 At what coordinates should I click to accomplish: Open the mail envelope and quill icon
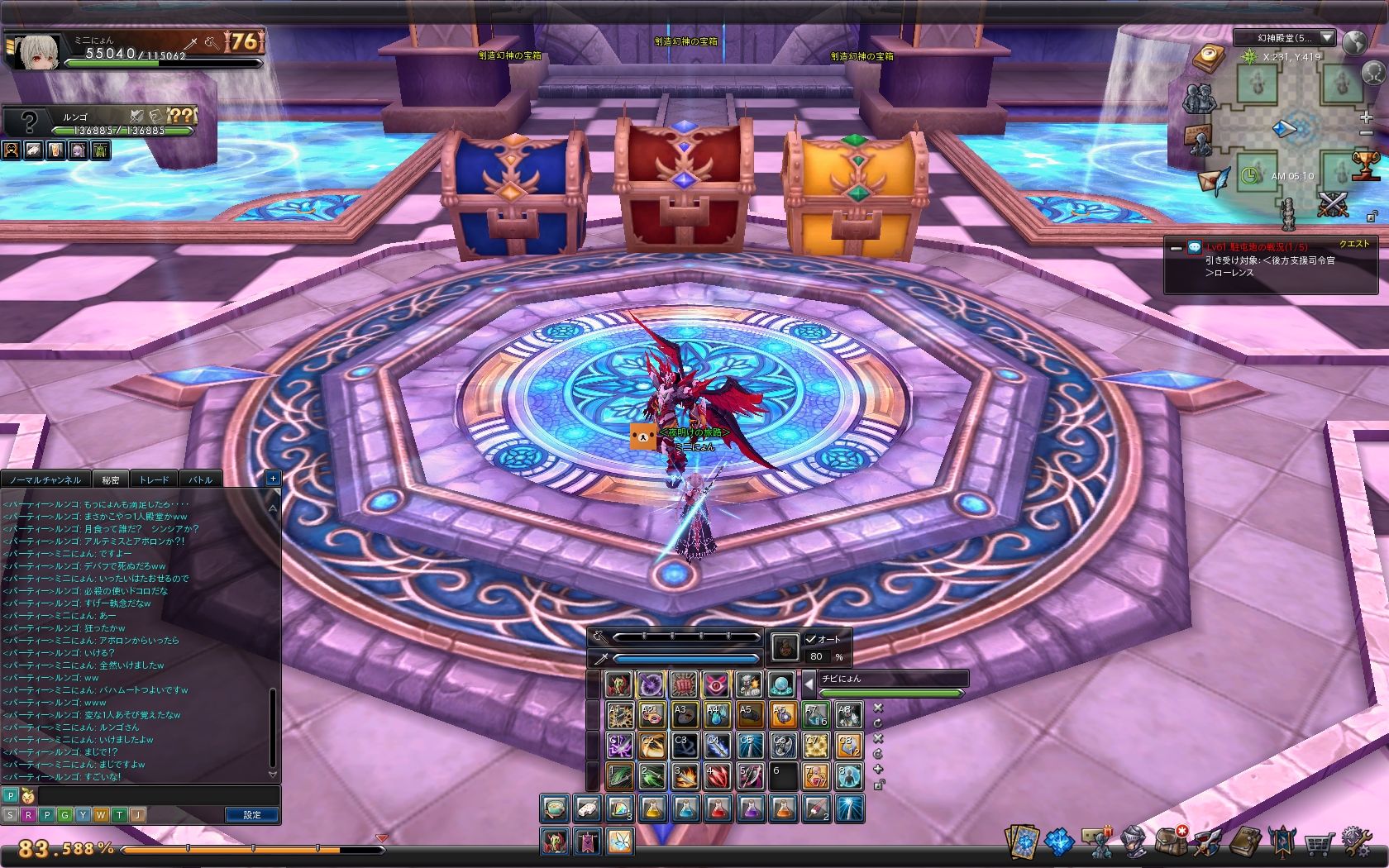[1212, 182]
